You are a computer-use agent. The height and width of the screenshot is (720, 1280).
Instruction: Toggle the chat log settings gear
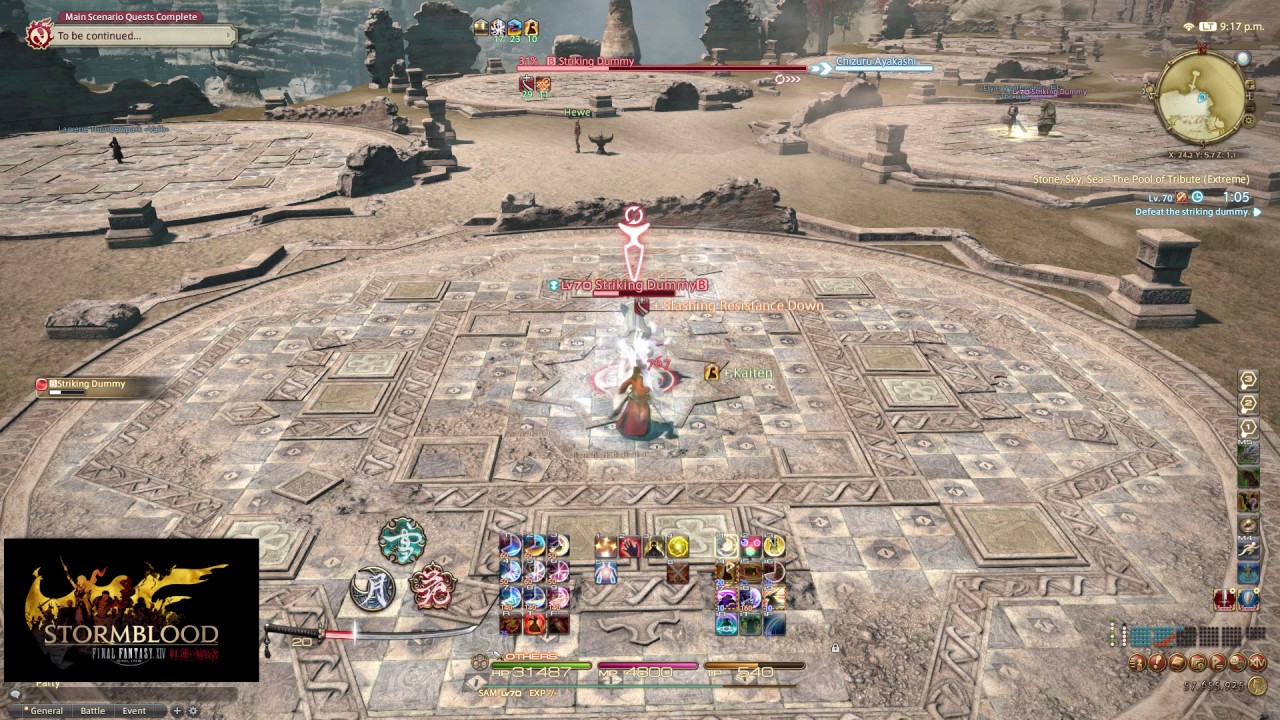pyautogui.click(x=192, y=710)
